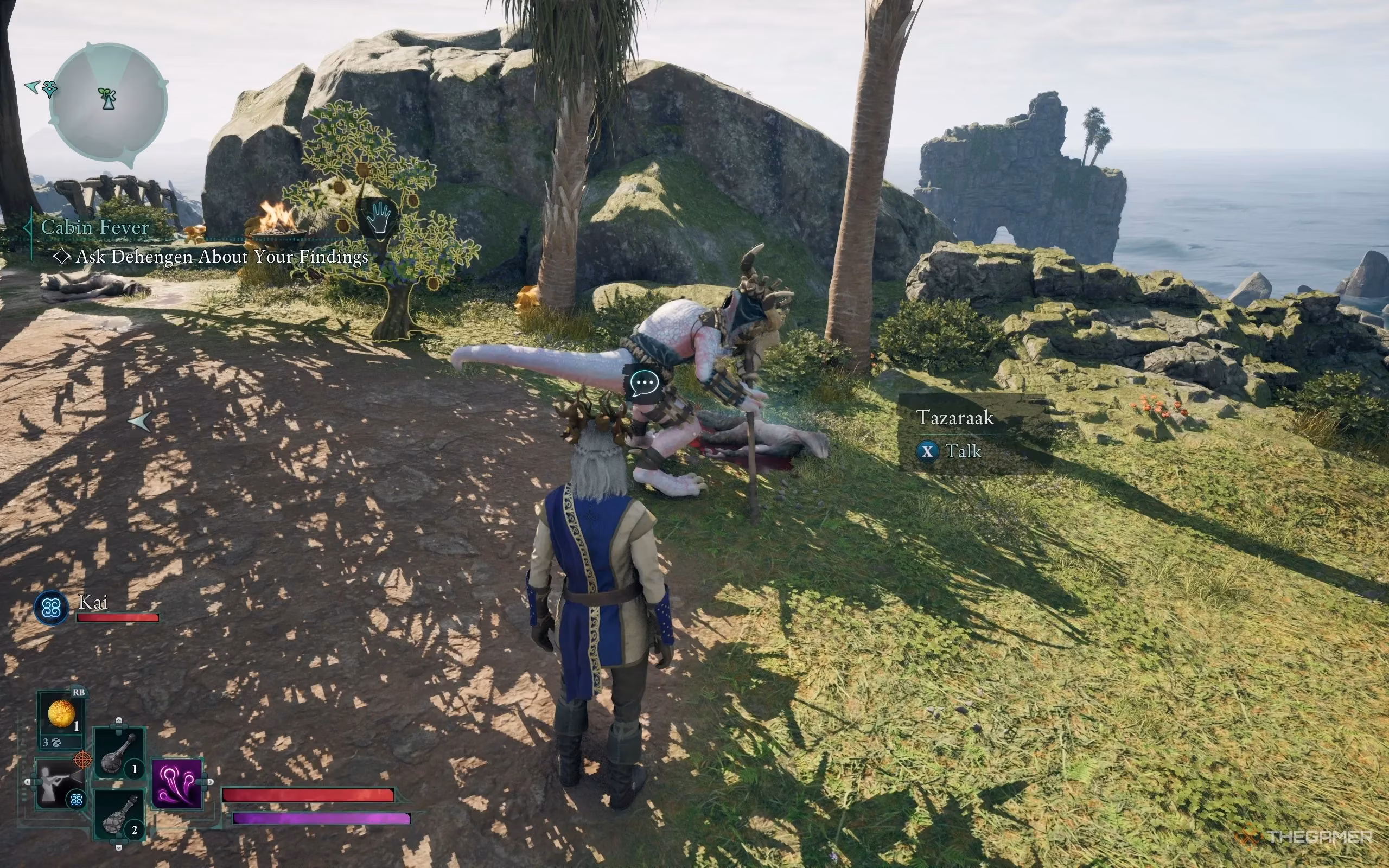Select the companion gunshot ability slot
Viewport: 1389px width, 868px height.
point(59,782)
